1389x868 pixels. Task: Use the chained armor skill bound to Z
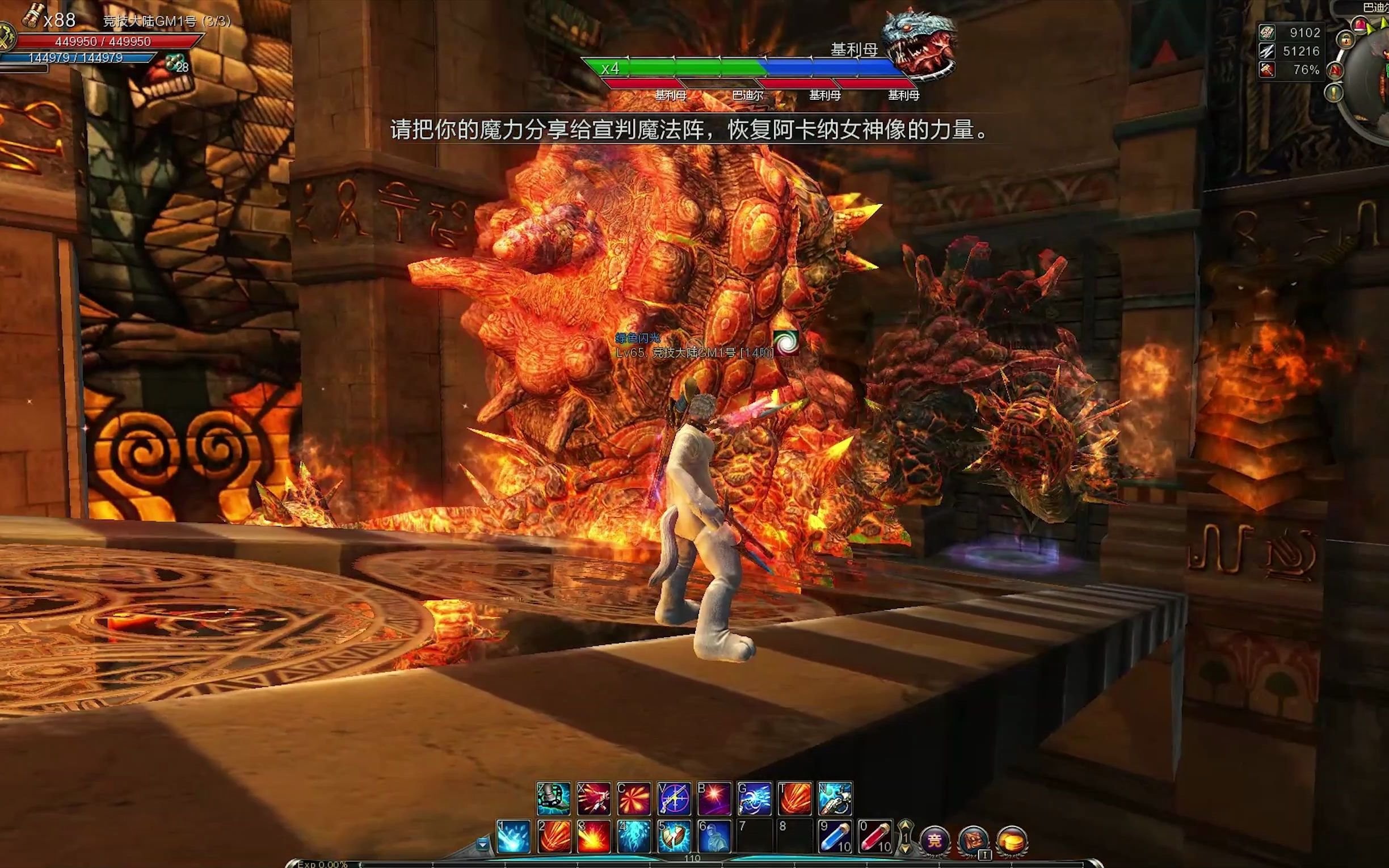pos(553,798)
